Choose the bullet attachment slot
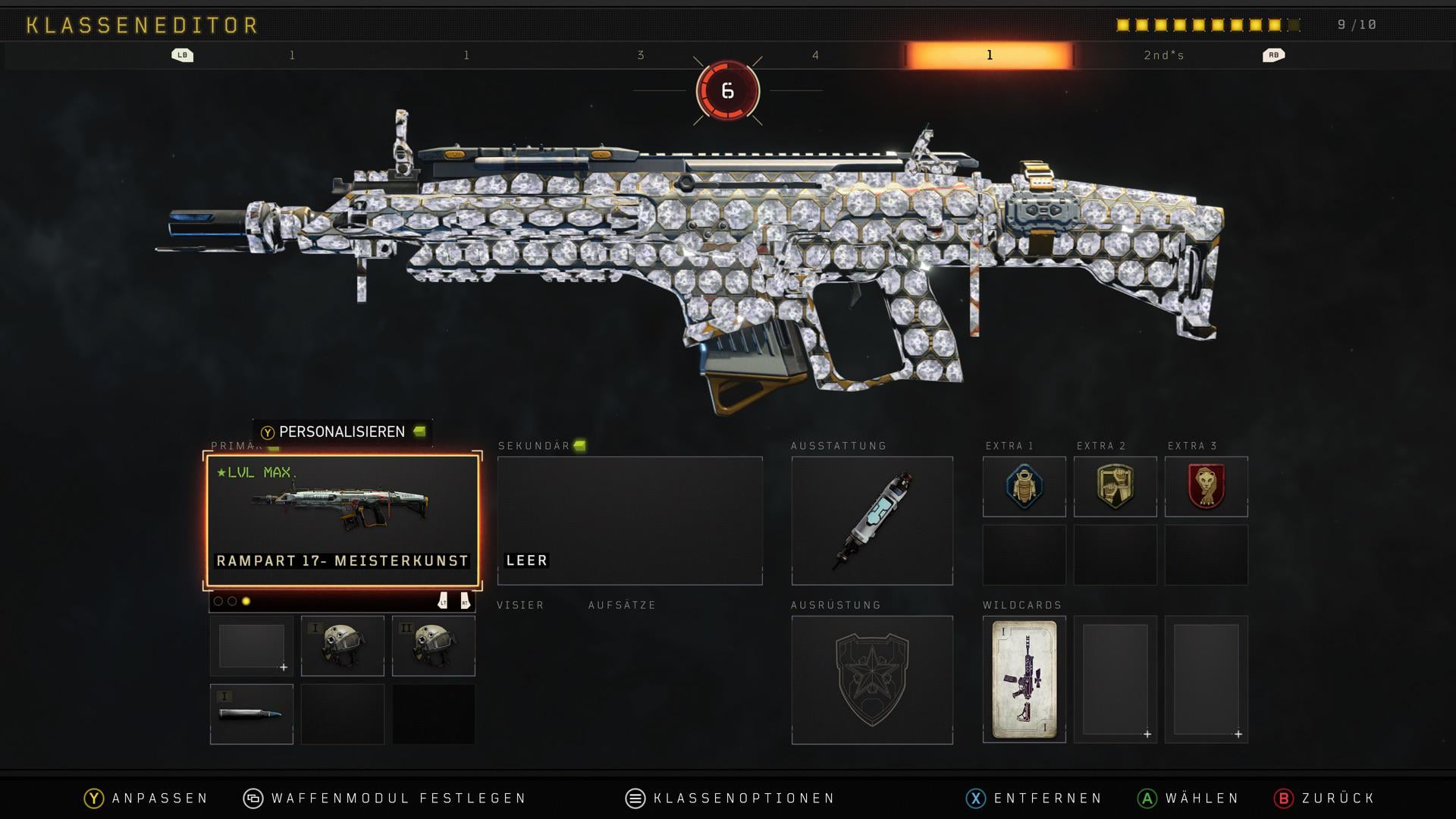This screenshot has width=1456, height=819. coord(251,714)
